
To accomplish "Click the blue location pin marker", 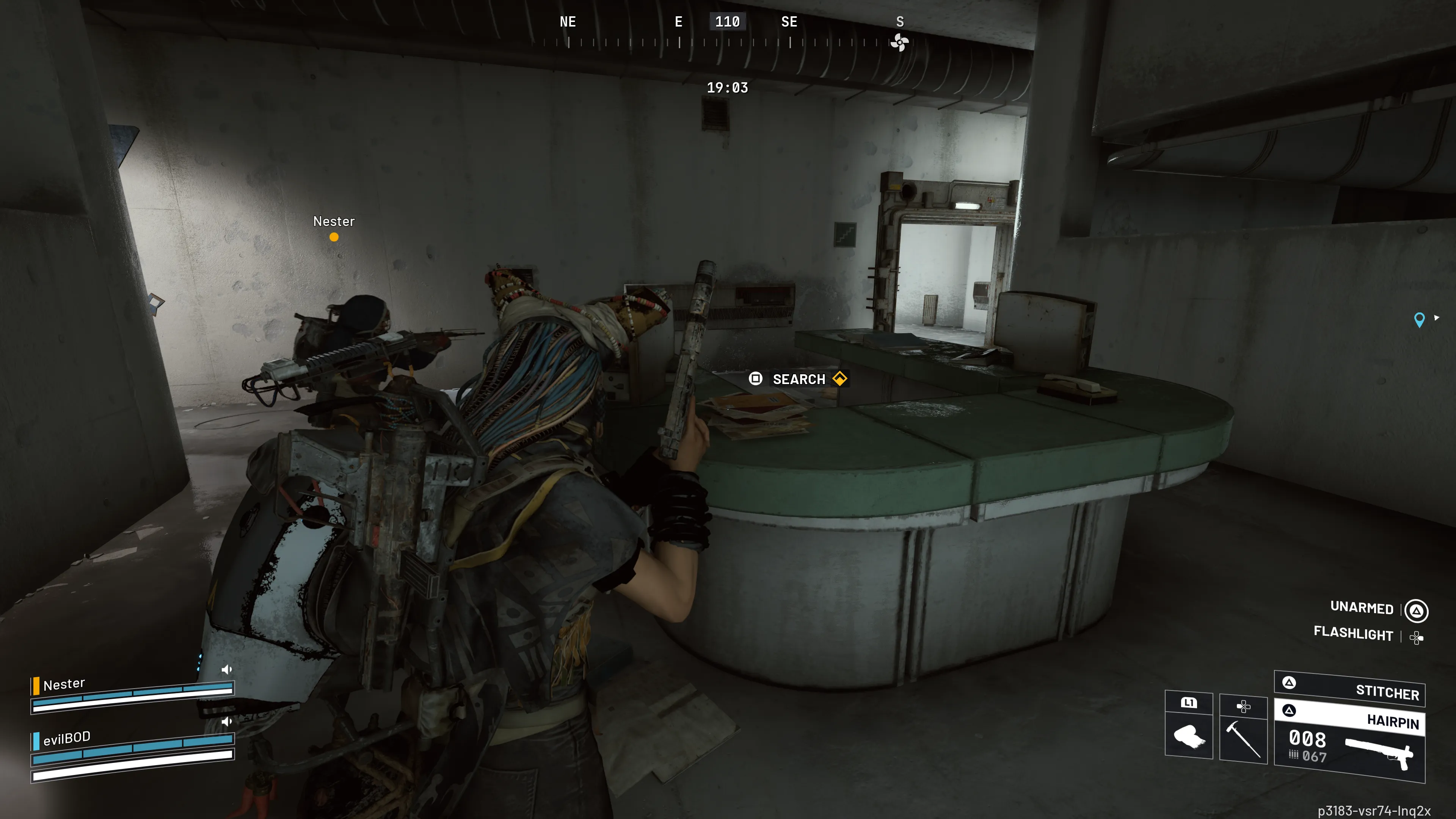I will click(1419, 319).
